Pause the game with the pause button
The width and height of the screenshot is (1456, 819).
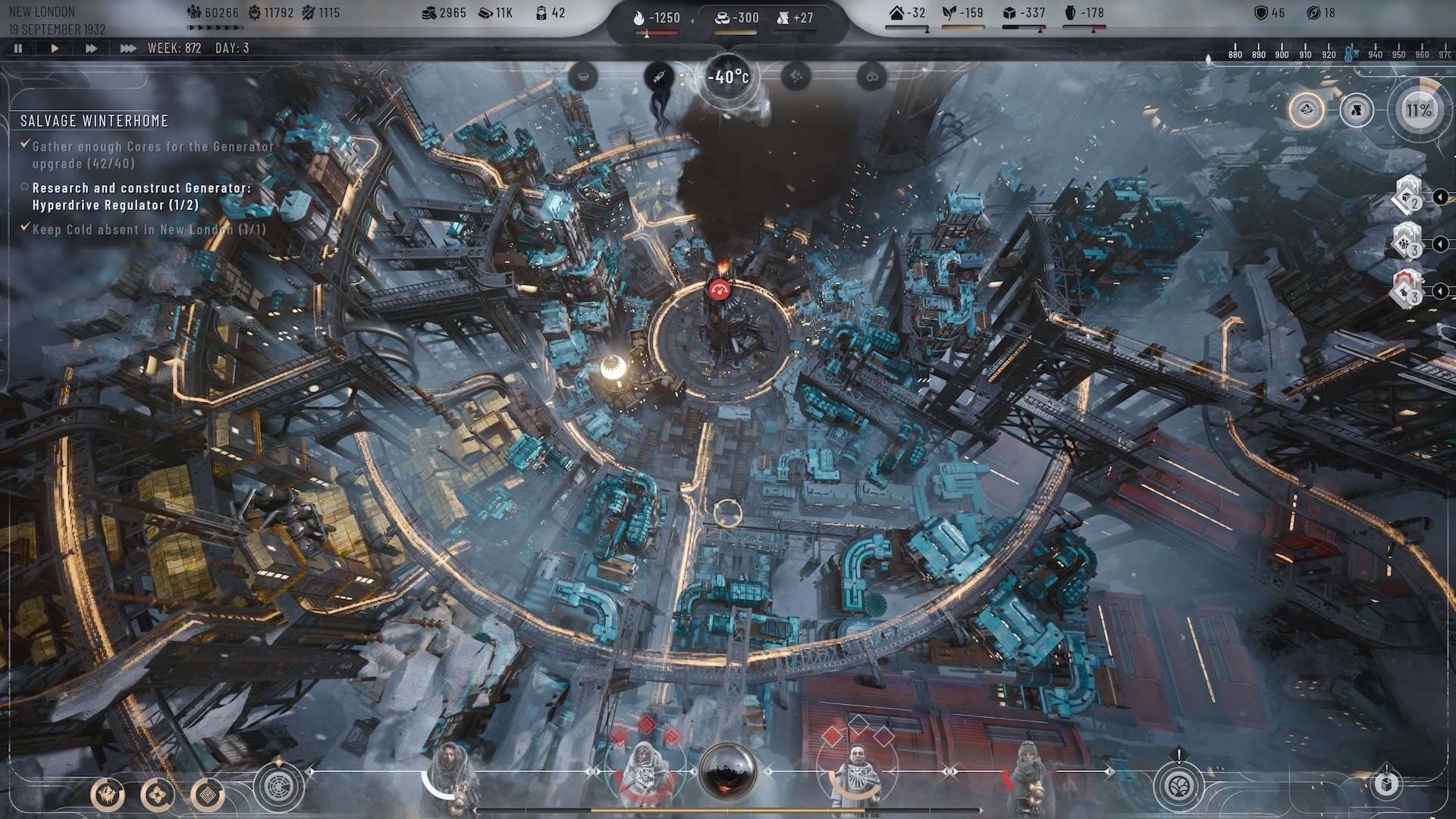point(18,49)
